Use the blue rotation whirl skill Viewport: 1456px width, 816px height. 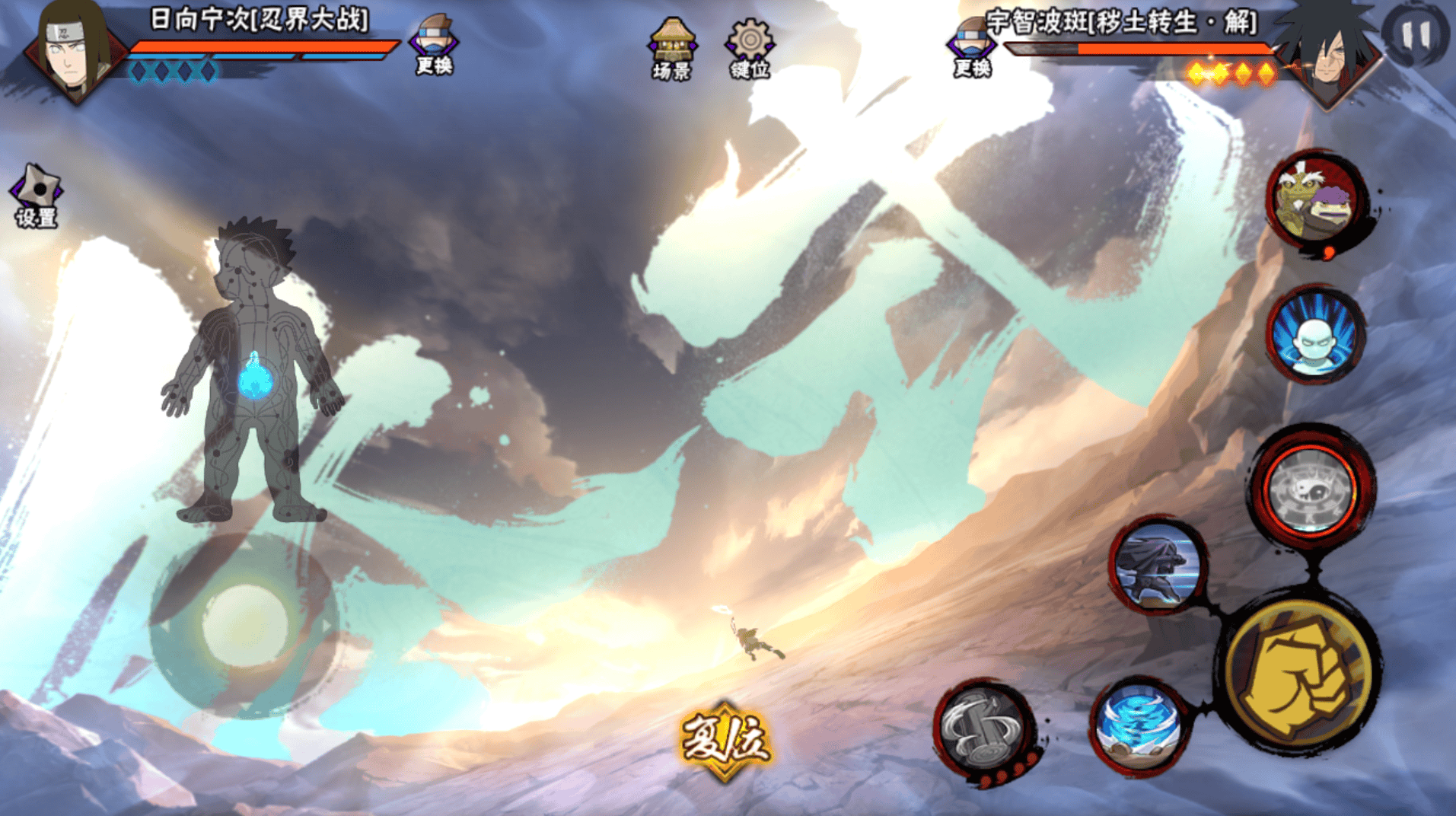click(x=1139, y=725)
